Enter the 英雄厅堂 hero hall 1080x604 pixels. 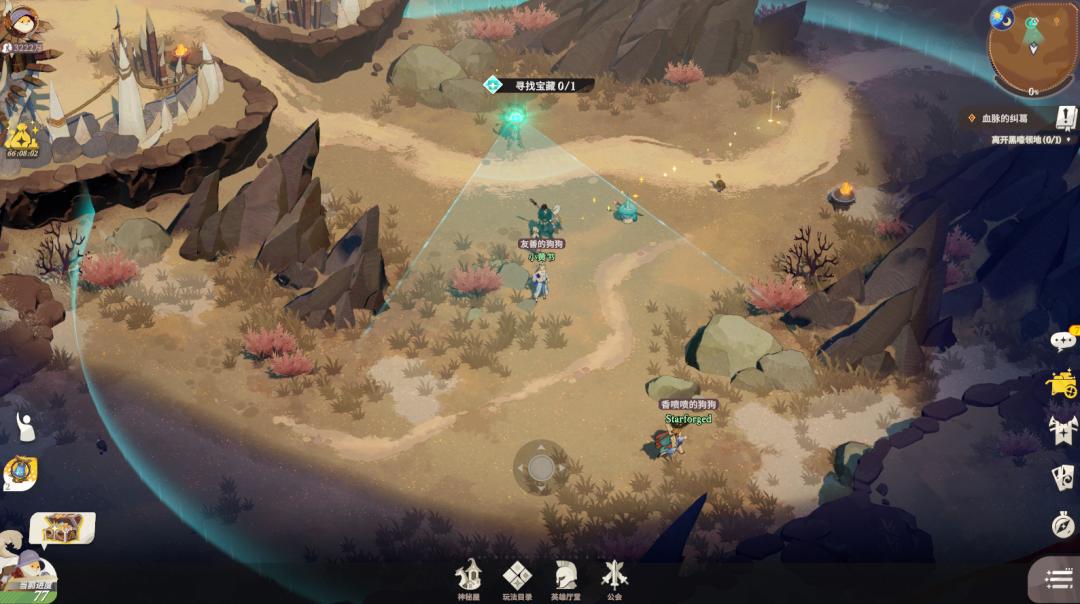click(x=565, y=578)
